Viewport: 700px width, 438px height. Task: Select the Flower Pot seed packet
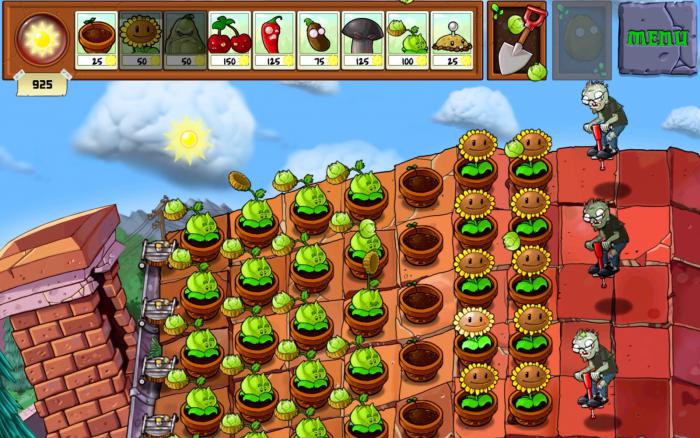[96, 40]
